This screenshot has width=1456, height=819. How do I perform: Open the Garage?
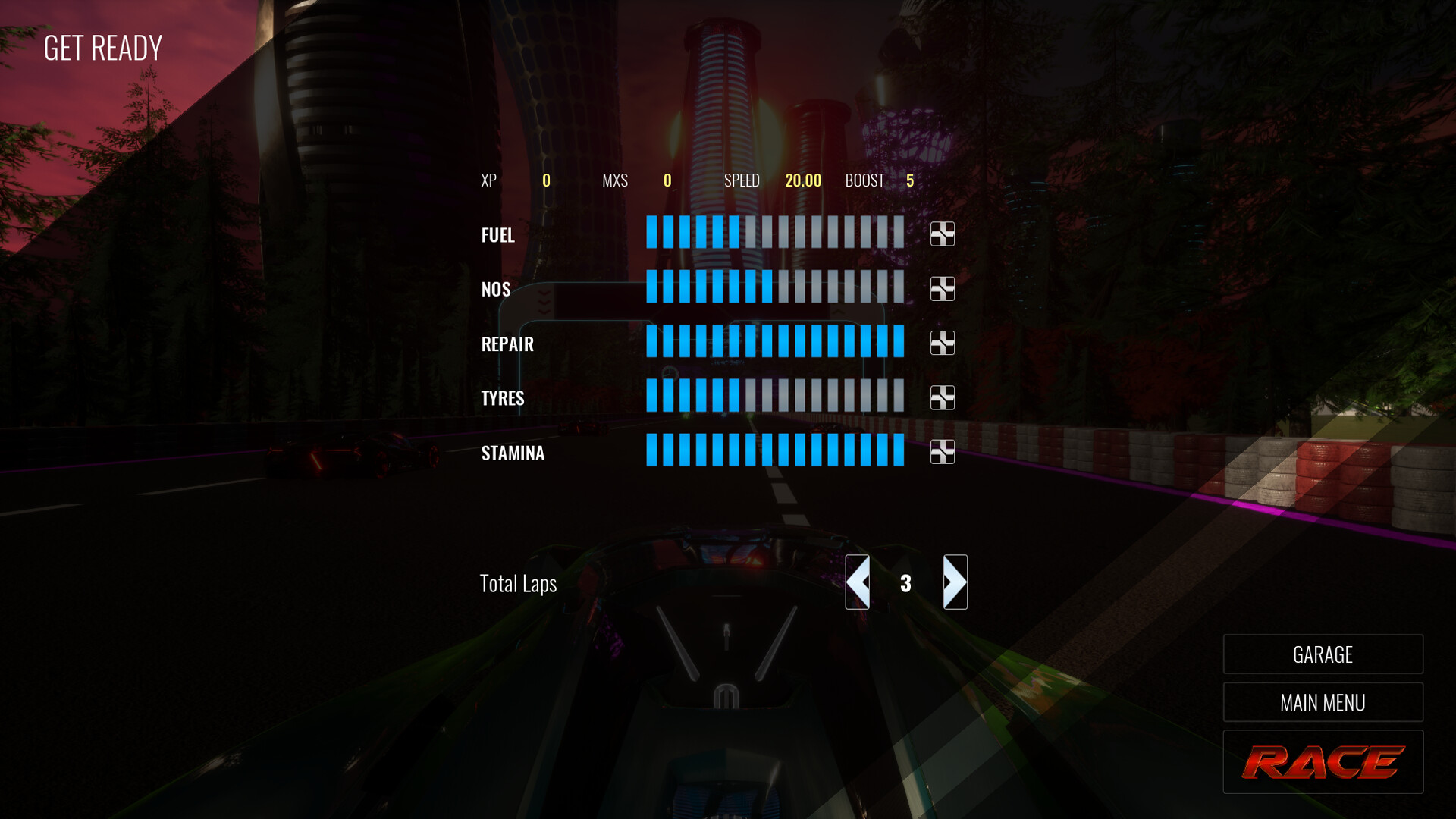[1323, 654]
